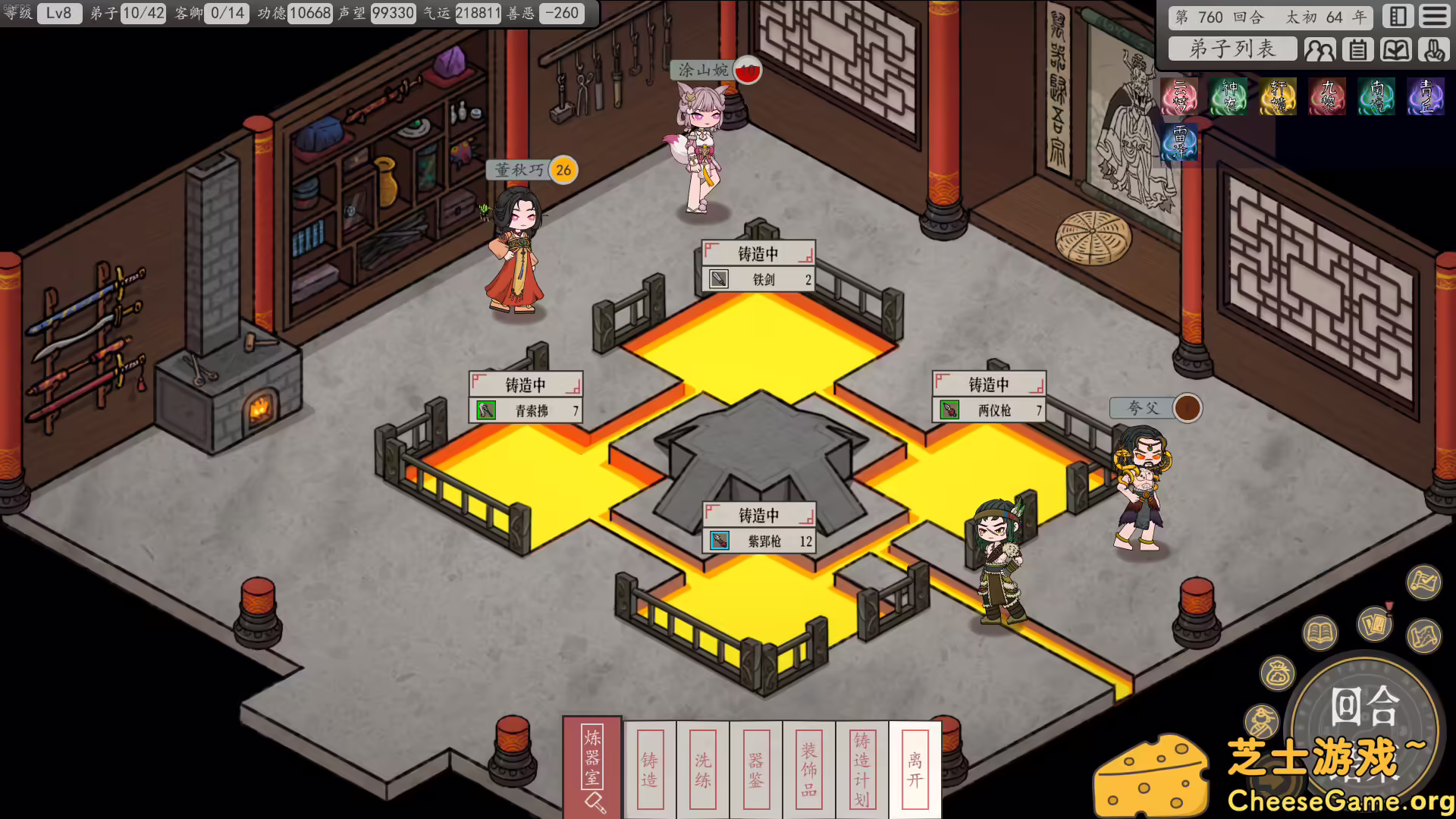
Task: Expand the 两仪枪 forging status panel
Action: (x=989, y=396)
